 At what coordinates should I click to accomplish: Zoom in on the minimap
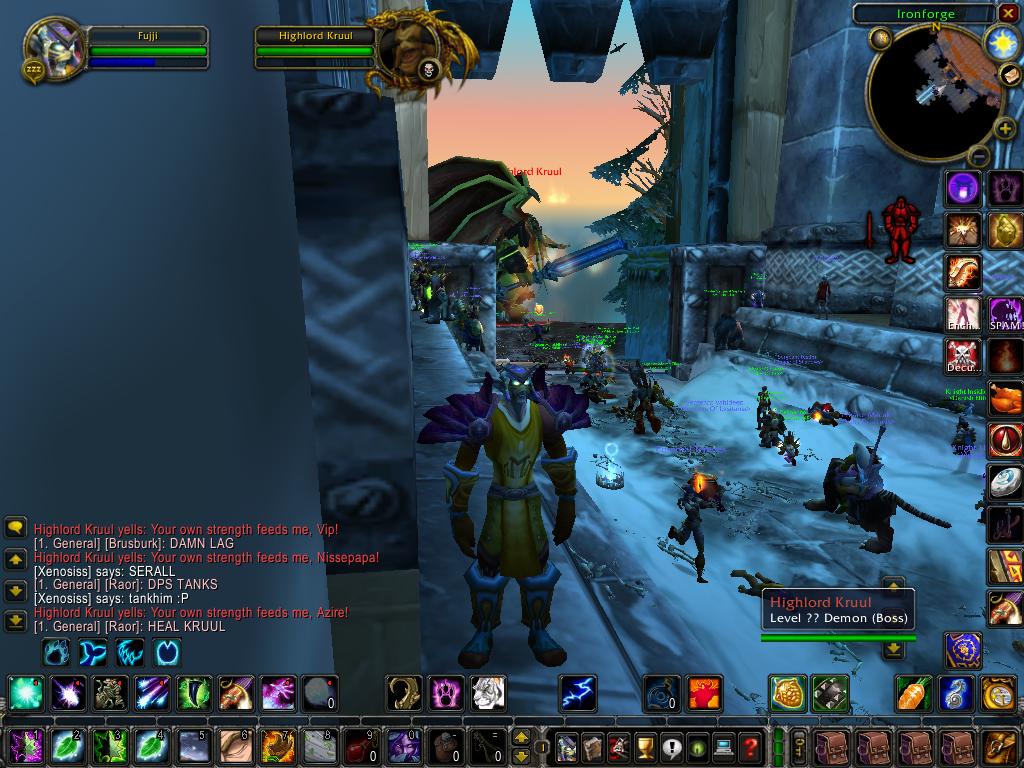1004,130
